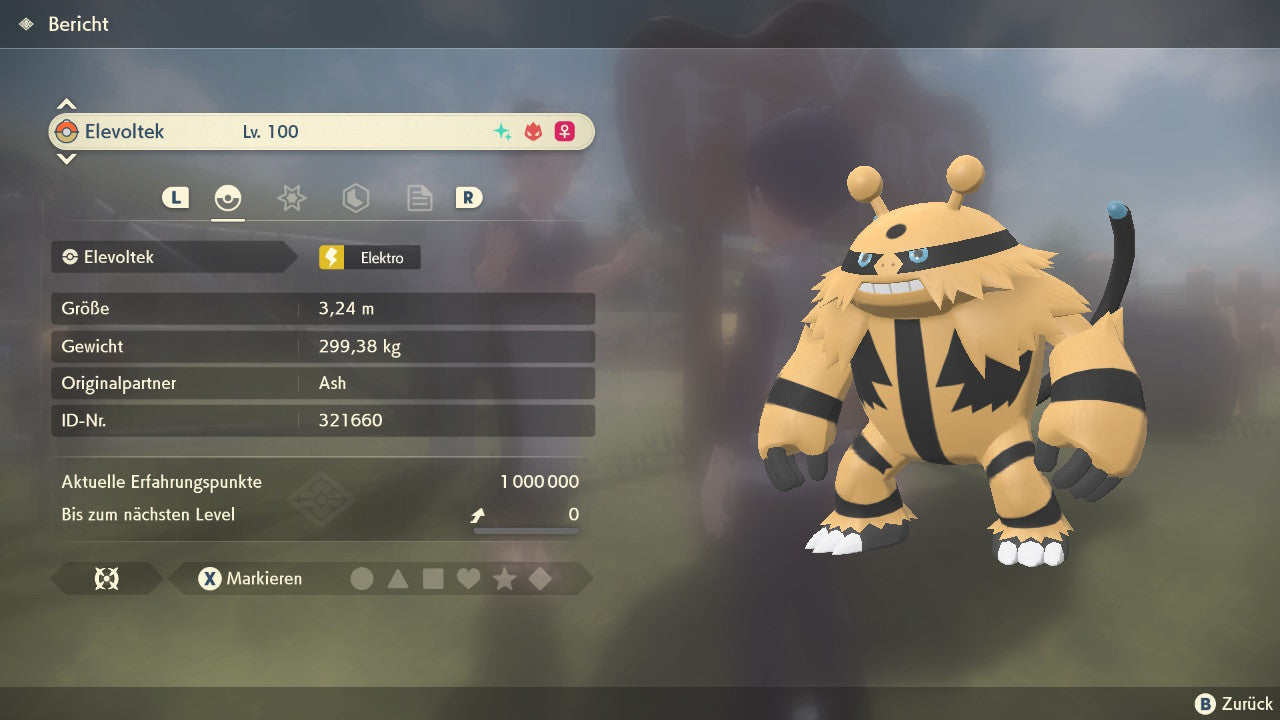This screenshot has width=1280, height=720.
Task: Open the hexagon shield tab
Action: (x=355, y=198)
